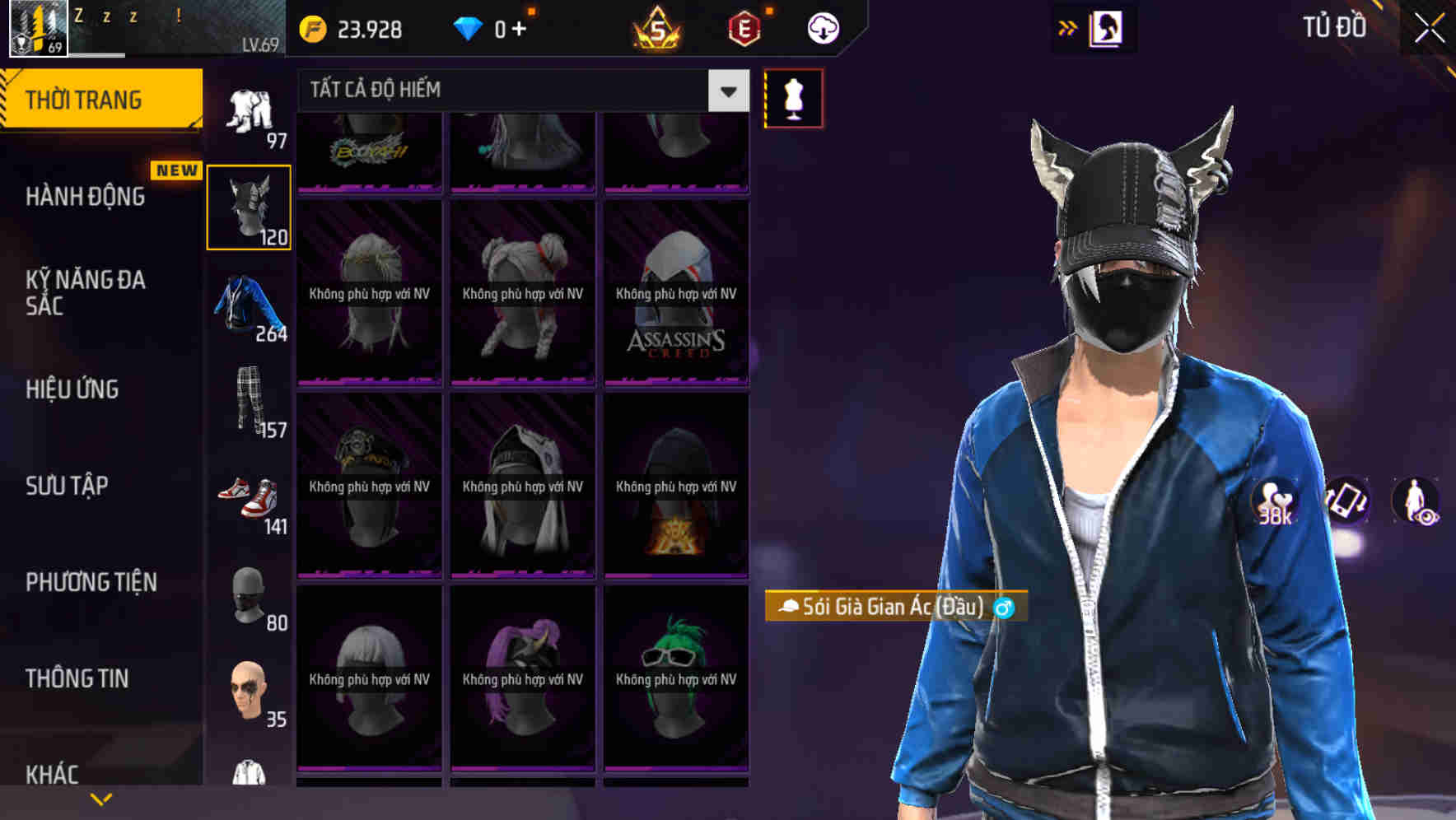Switch to the HÀNH ĐỘNG tab
The height and width of the screenshot is (820, 1456).
(86, 197)
